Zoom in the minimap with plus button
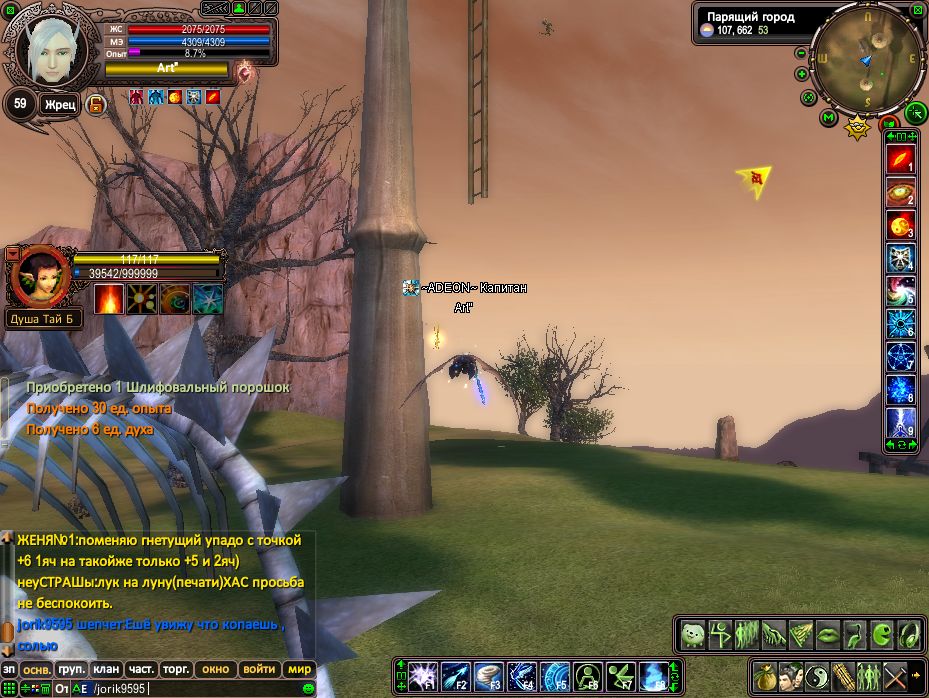The width and height of the screenshot is (929, 698). tap(801, 74)
